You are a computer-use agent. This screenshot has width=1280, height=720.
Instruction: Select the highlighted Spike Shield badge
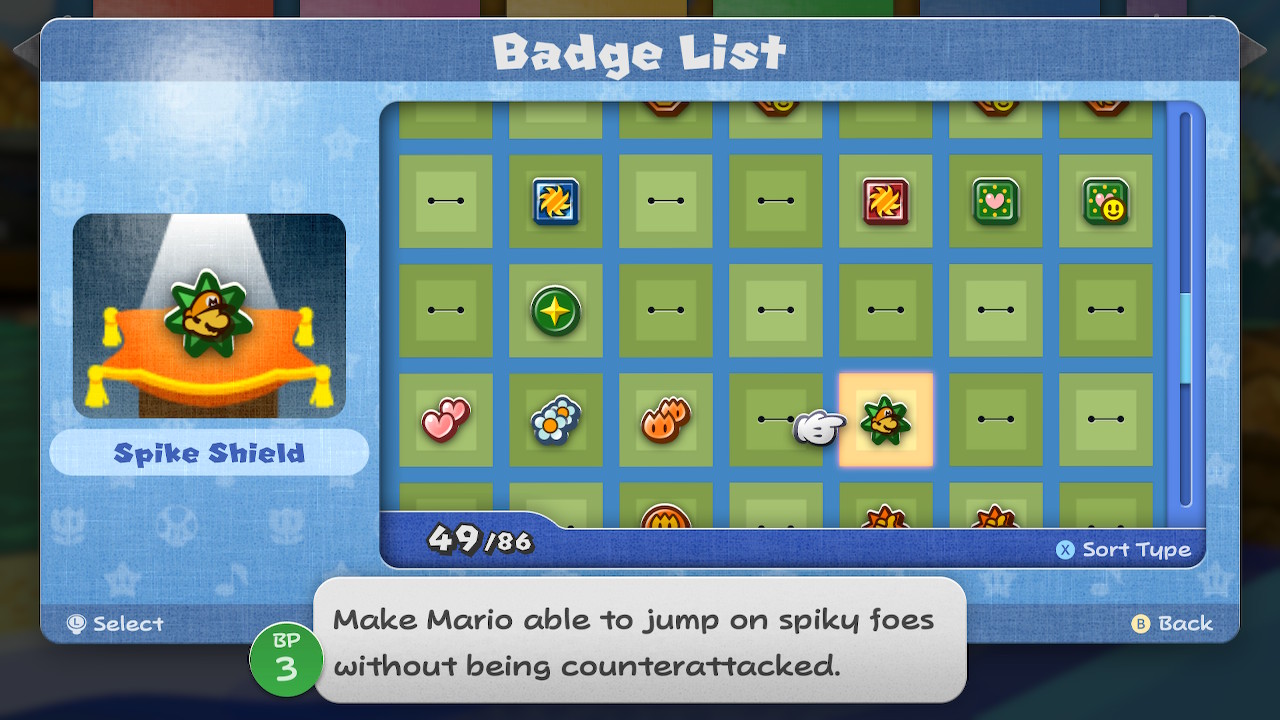885,421
